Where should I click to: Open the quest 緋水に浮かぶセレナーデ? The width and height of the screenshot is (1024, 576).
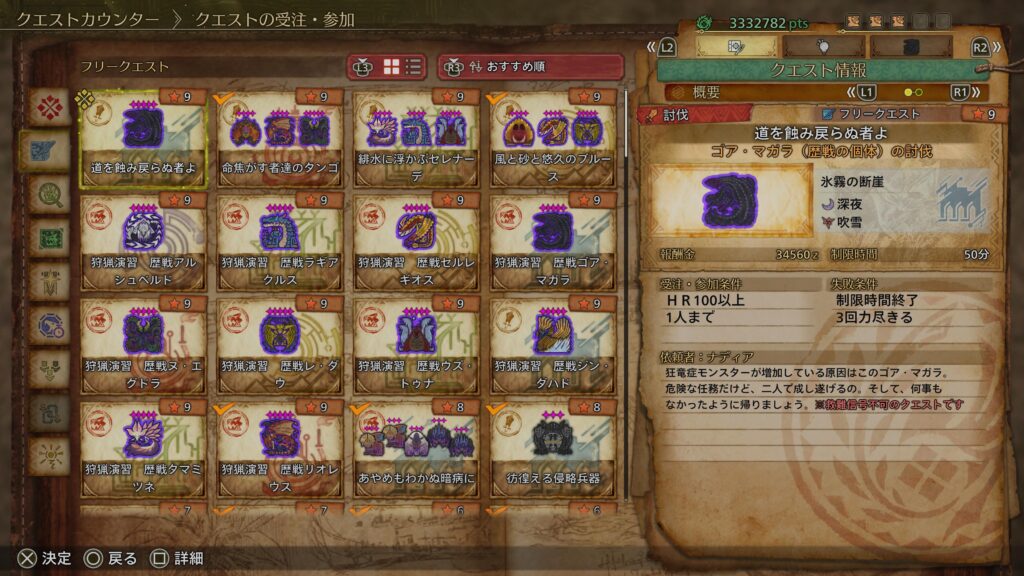(416, 138)
